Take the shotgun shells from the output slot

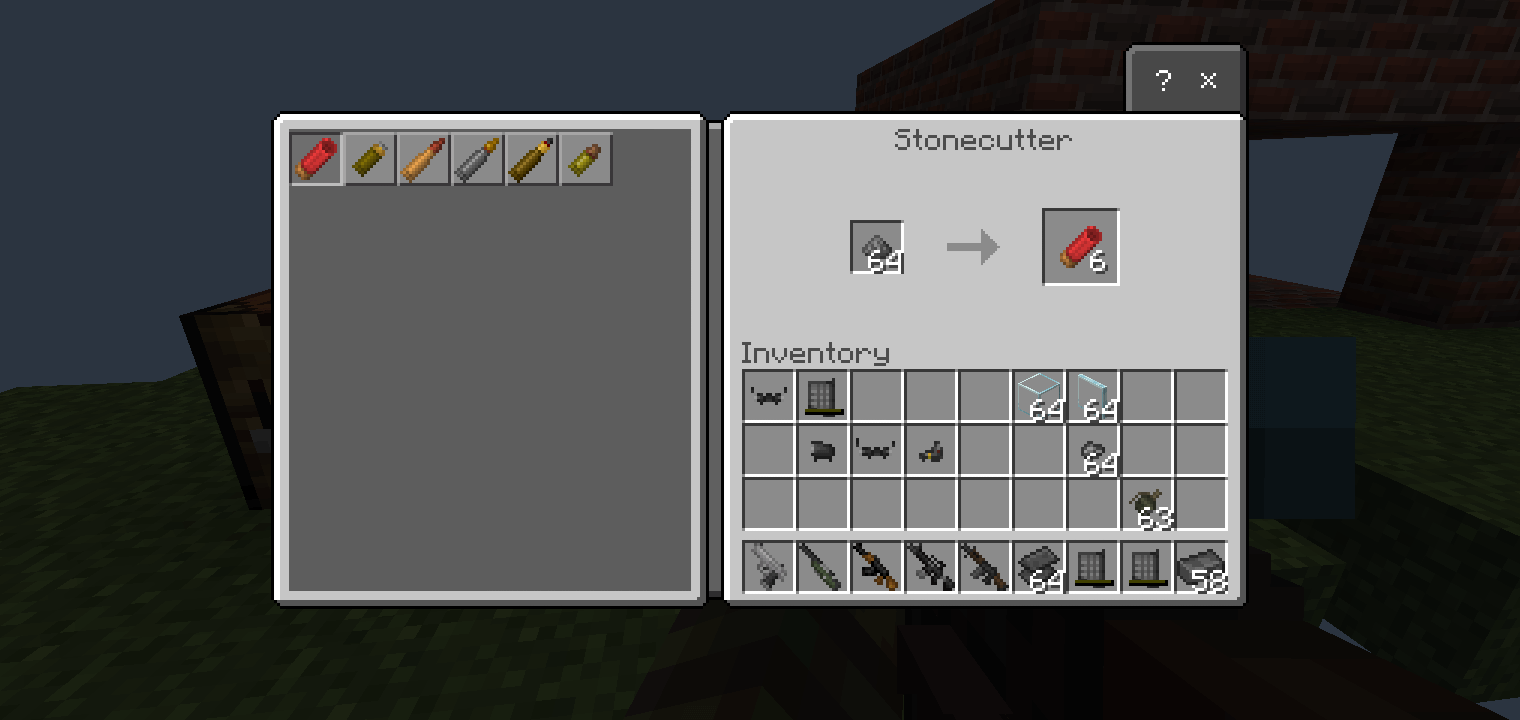pyautogui.click(x=1080, y=247)
